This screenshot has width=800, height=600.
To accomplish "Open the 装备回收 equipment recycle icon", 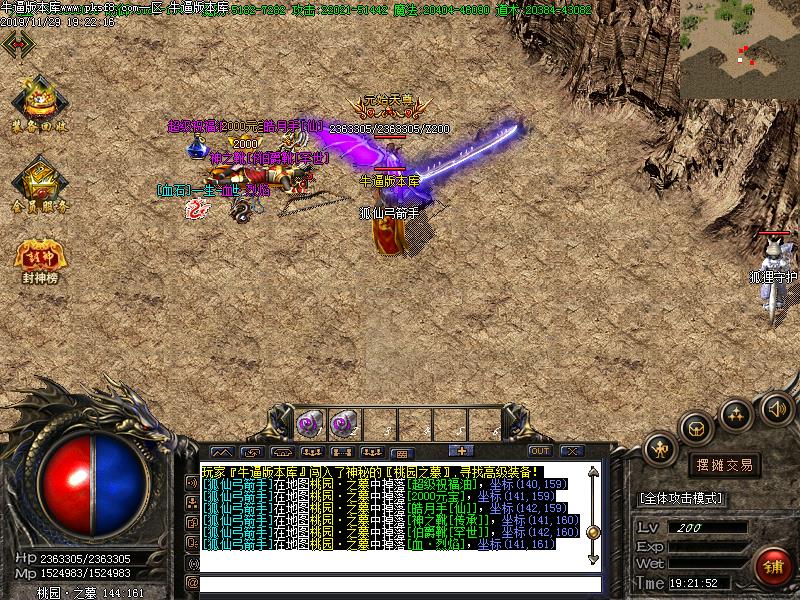I will [x=40, y=102].
